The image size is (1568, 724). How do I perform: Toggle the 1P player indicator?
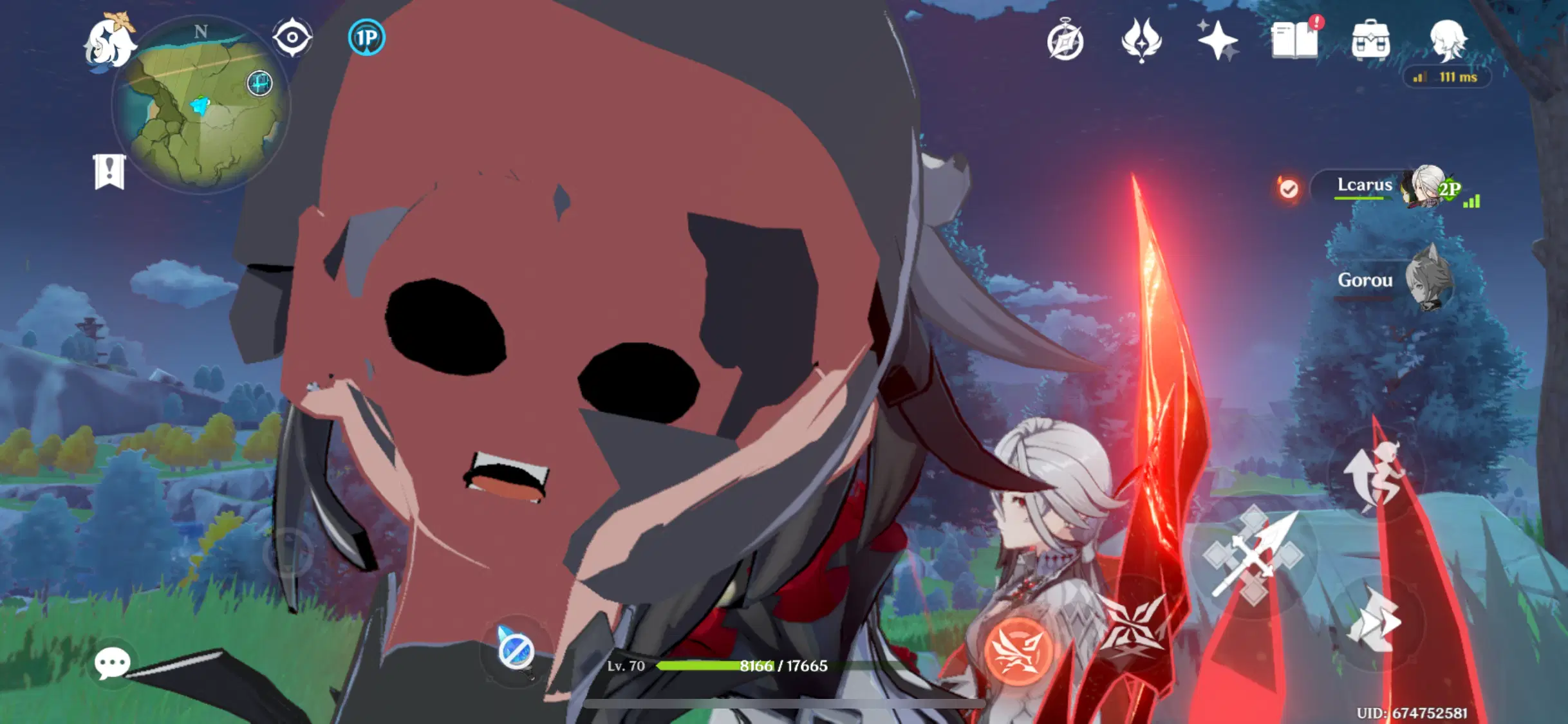coord(366,39)
